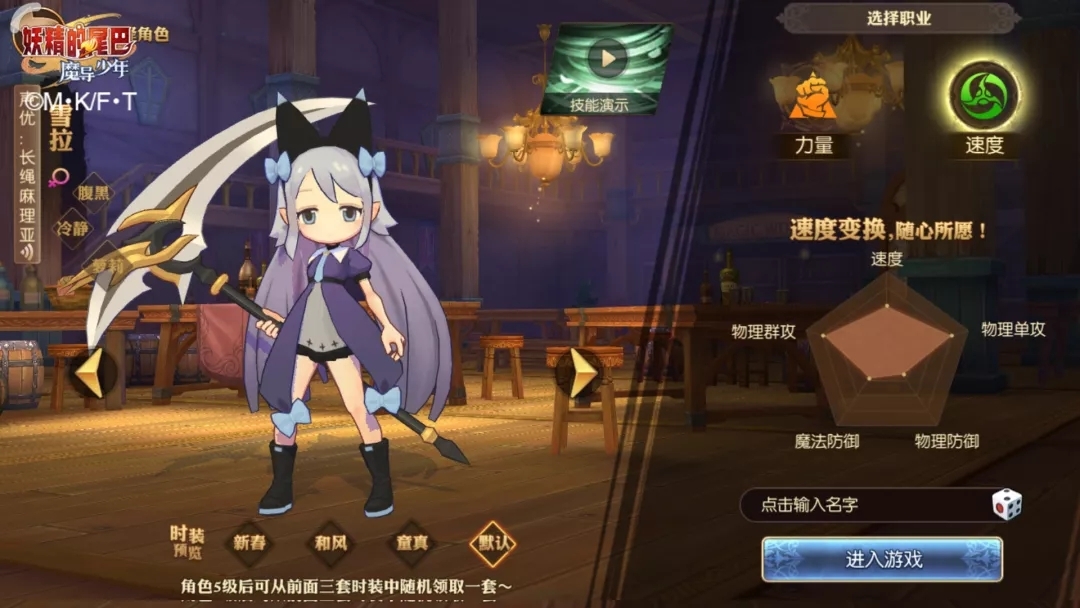The image size is (1080, 608).
Task: Switch to the 默认 default costume
Action: (x=493, y=544)
